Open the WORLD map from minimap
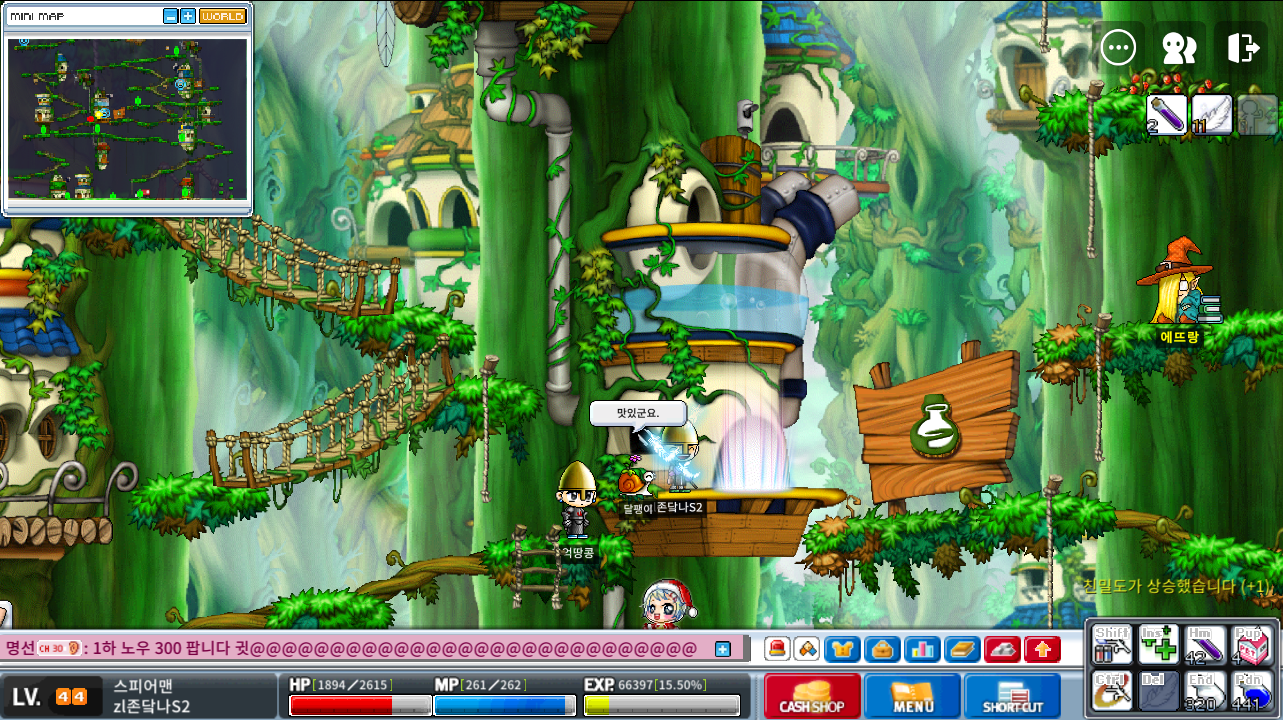1283x720 pixels. point(222,17)
